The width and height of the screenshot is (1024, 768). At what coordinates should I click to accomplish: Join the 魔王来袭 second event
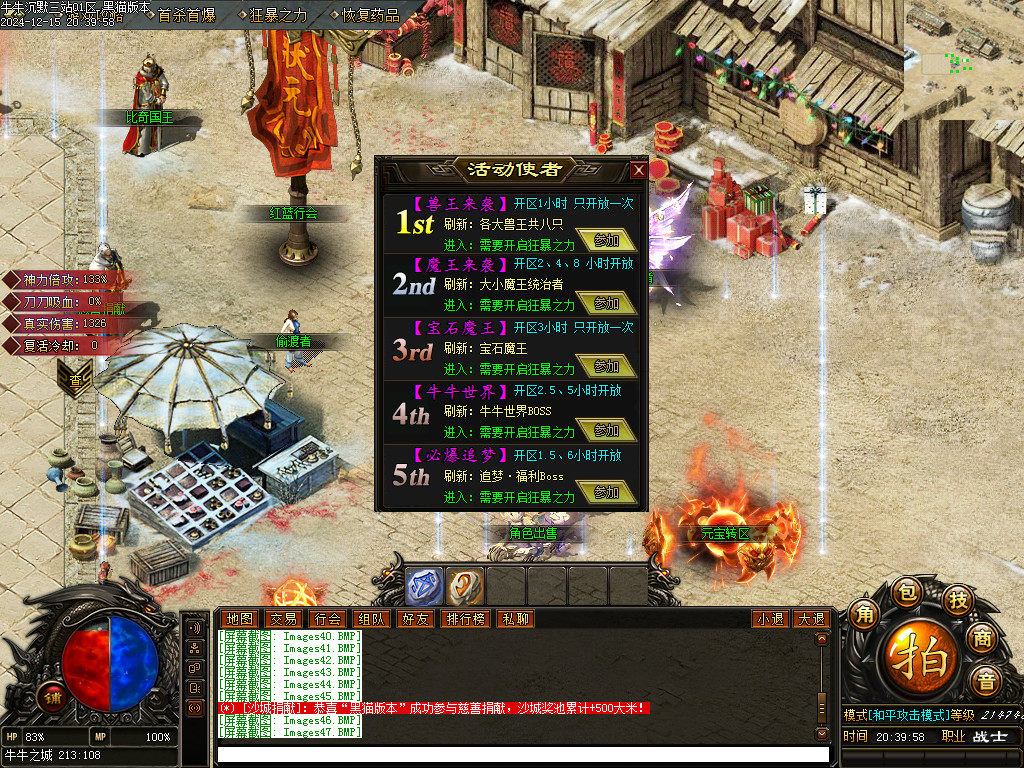pos(606,303)
